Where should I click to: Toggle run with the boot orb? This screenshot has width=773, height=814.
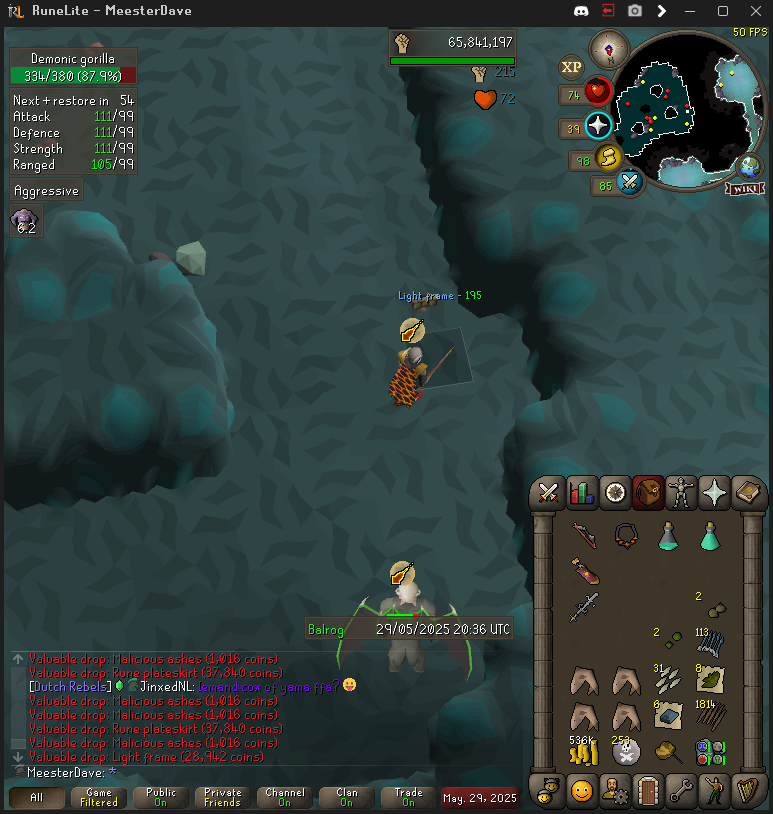(x=608, y=158)
